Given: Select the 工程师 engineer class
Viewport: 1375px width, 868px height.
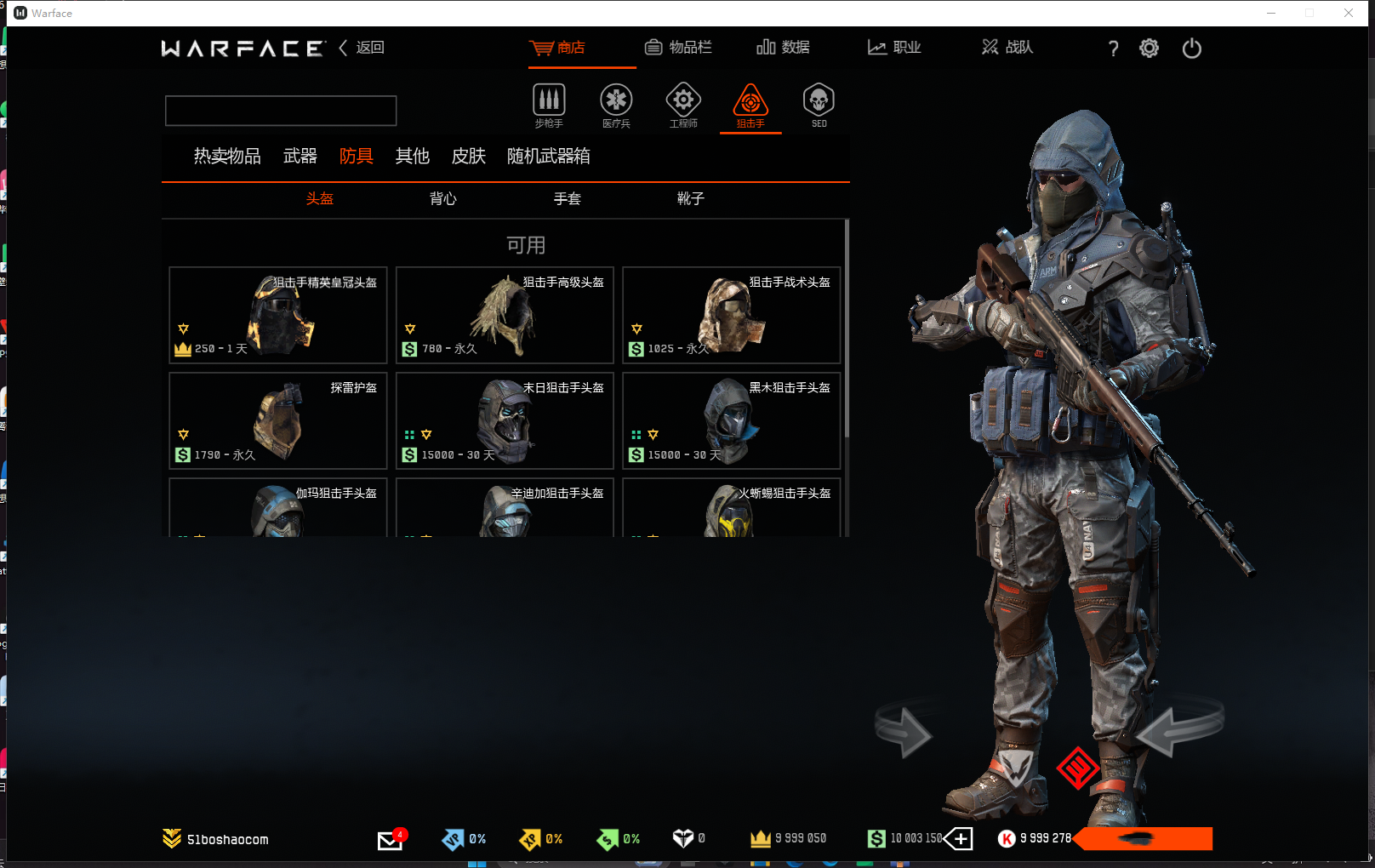Looking at the screenshot, I should (x=683, y=106).
